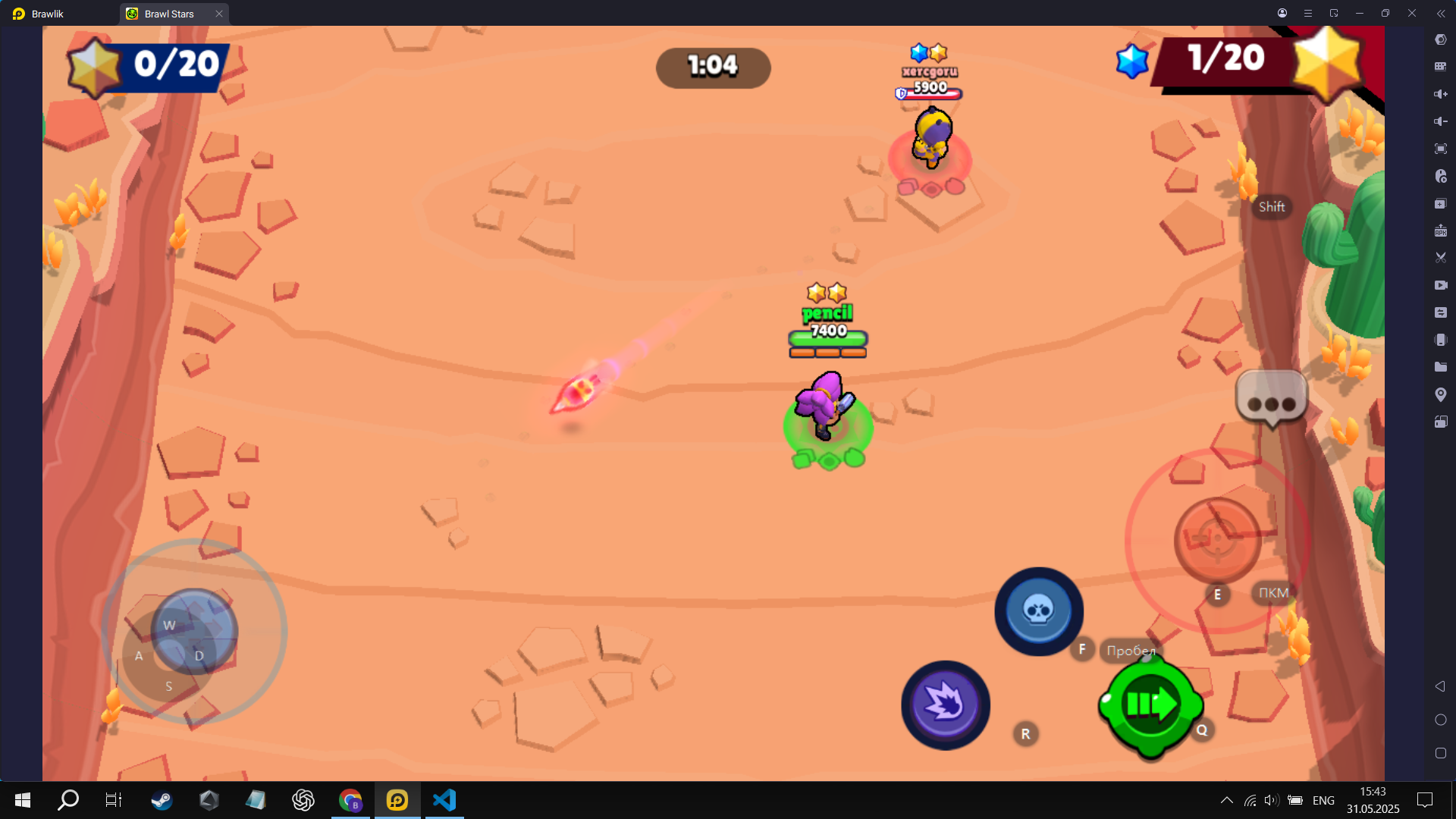Click the Brawlik home tab
Viewport: 1456px width, 819px height.
pos(45,13)
